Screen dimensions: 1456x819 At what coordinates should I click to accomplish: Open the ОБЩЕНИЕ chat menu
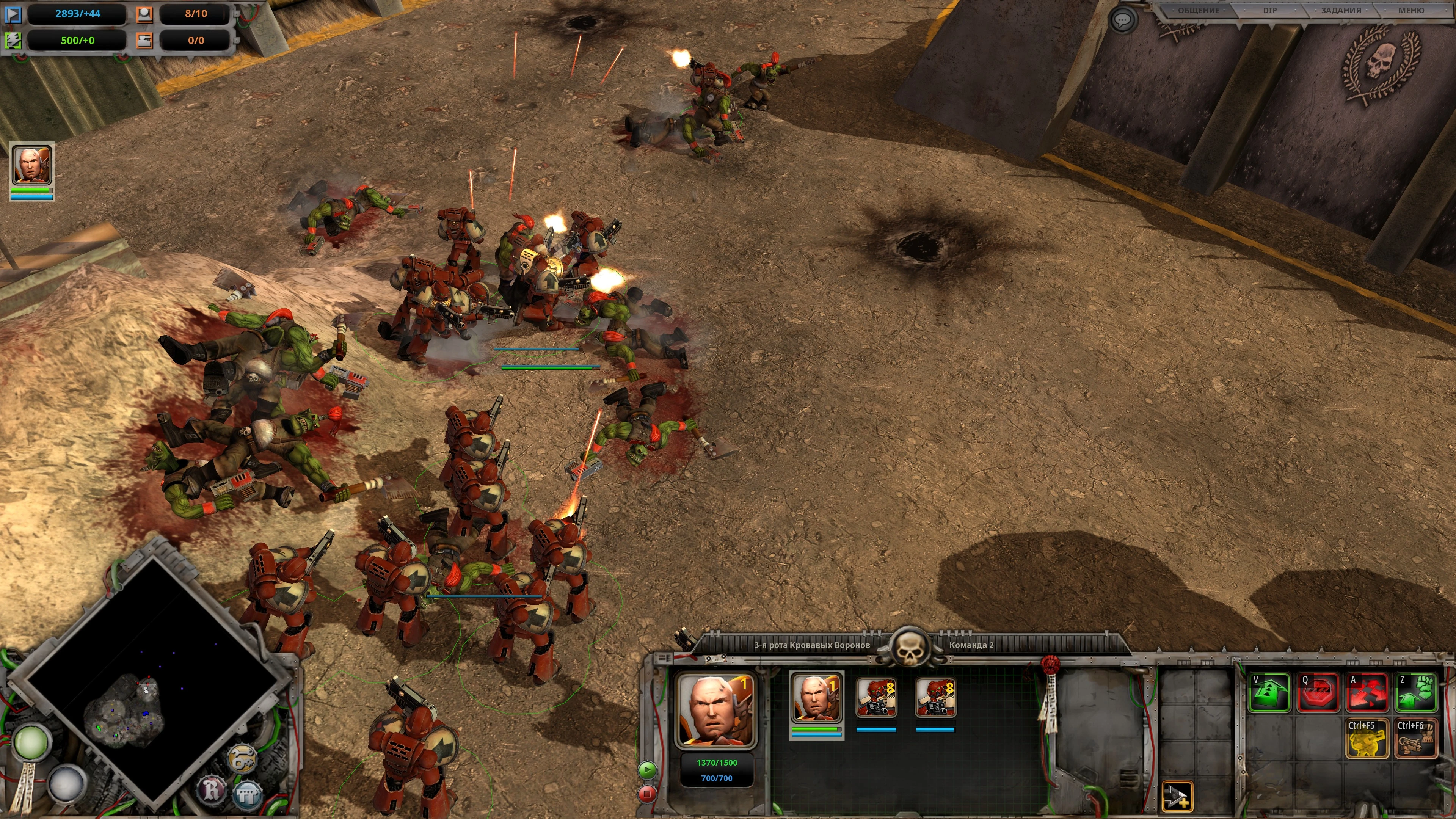[1198, 11]
